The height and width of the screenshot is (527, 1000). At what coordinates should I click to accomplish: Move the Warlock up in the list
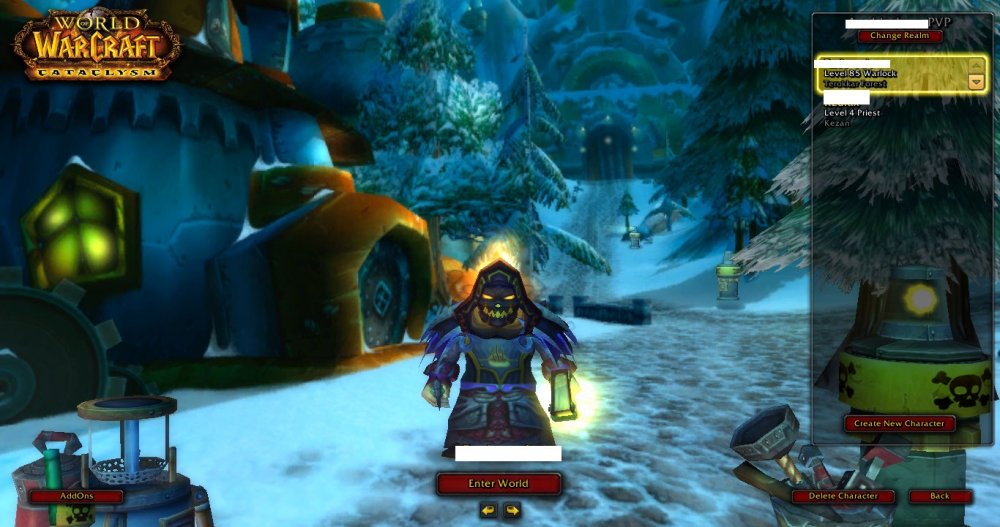pos(976,66)
